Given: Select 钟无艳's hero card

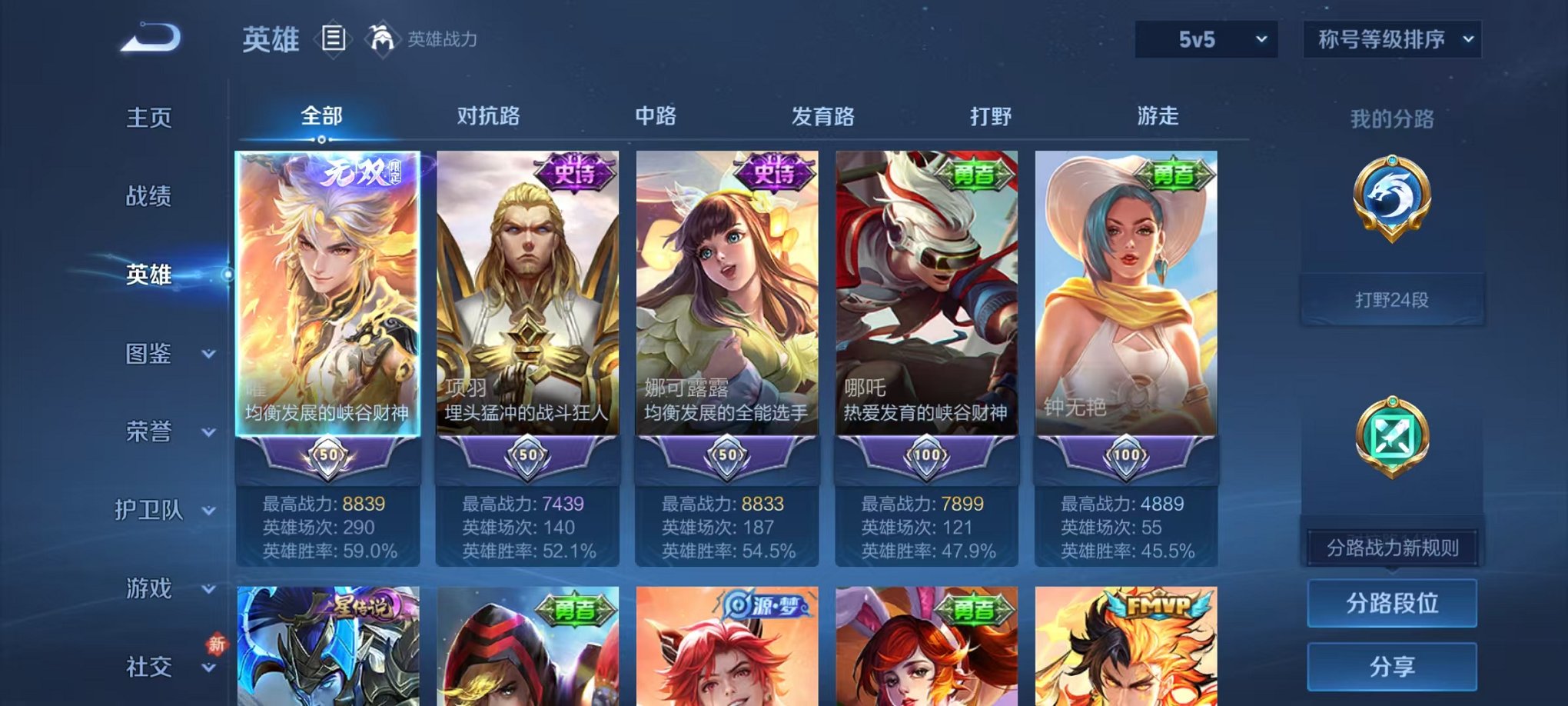Looking at the screenshot, I should pyautogui.click(x=1126, y=308).
